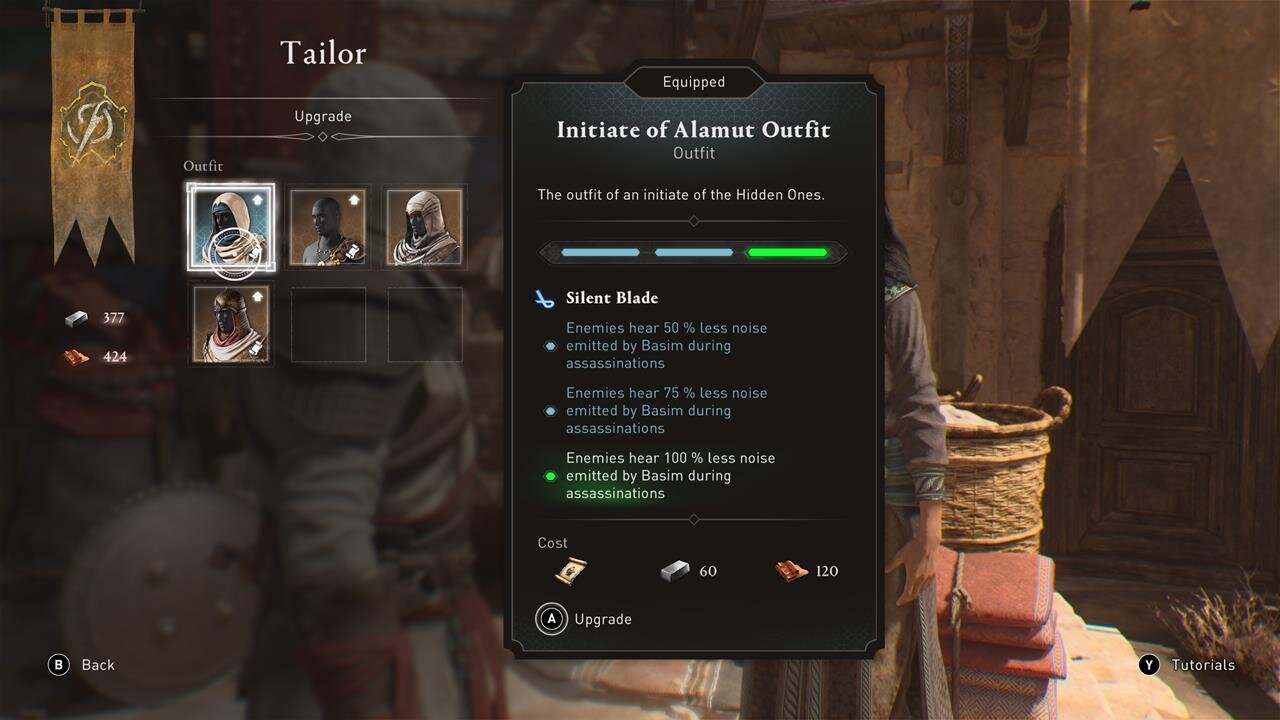Switch to the Upgrade tab
This screenshot has height=720, width=1280.
(x=323, y=116)
